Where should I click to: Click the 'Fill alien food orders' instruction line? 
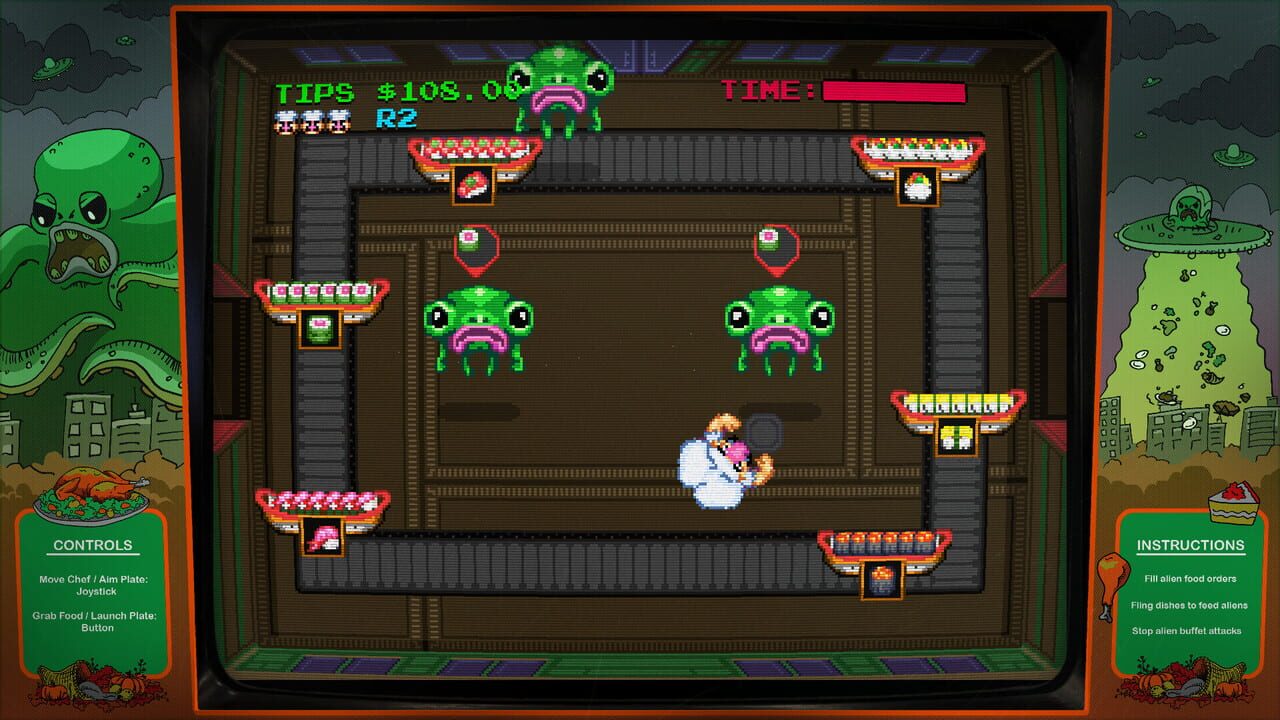click(x=1189, y=578)
